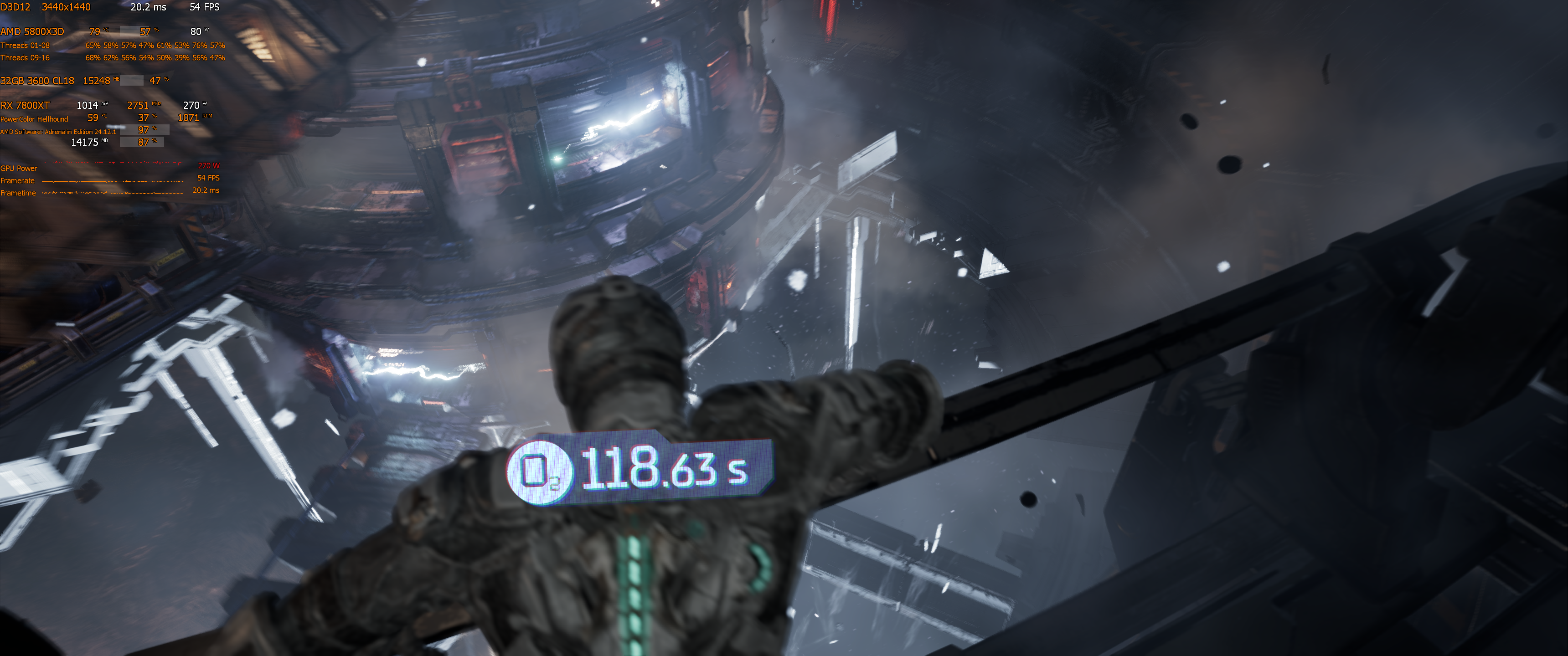Select the PowerColor Hellhound label

point(34,118)
